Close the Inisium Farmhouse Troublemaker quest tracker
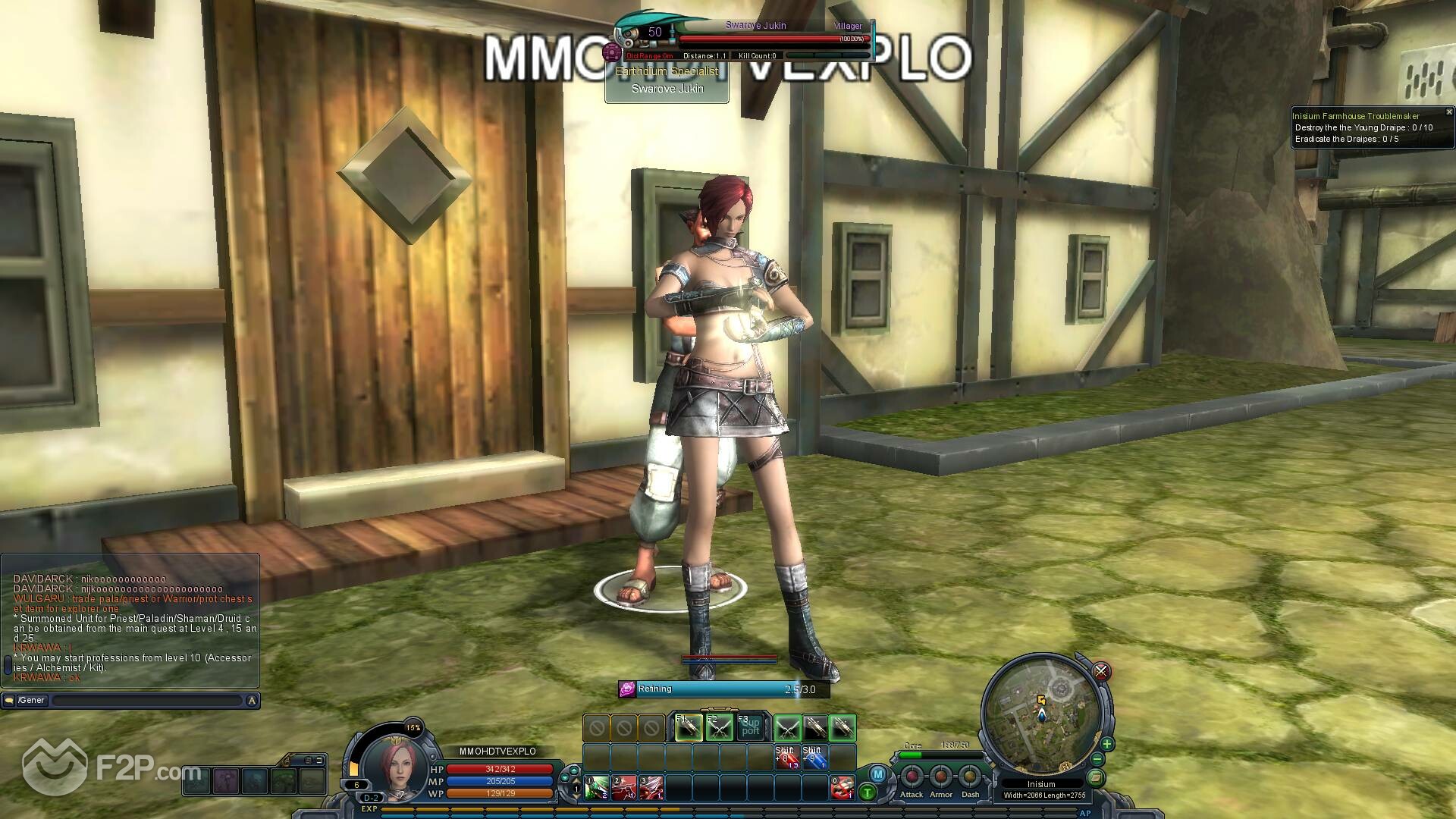 pyautogui.click(x=1449, y=112)
